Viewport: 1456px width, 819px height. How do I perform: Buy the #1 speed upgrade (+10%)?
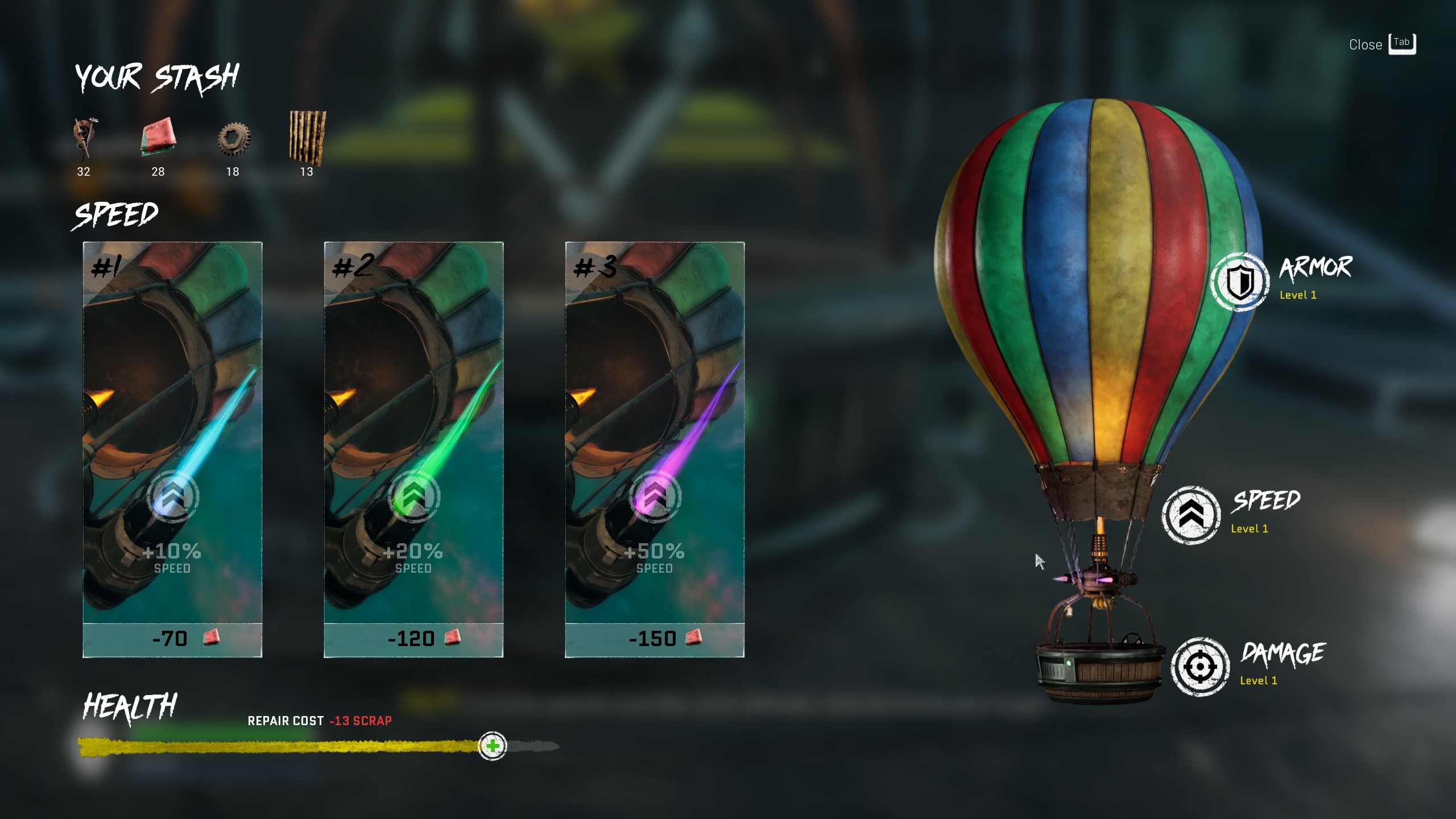pos(172,449)
